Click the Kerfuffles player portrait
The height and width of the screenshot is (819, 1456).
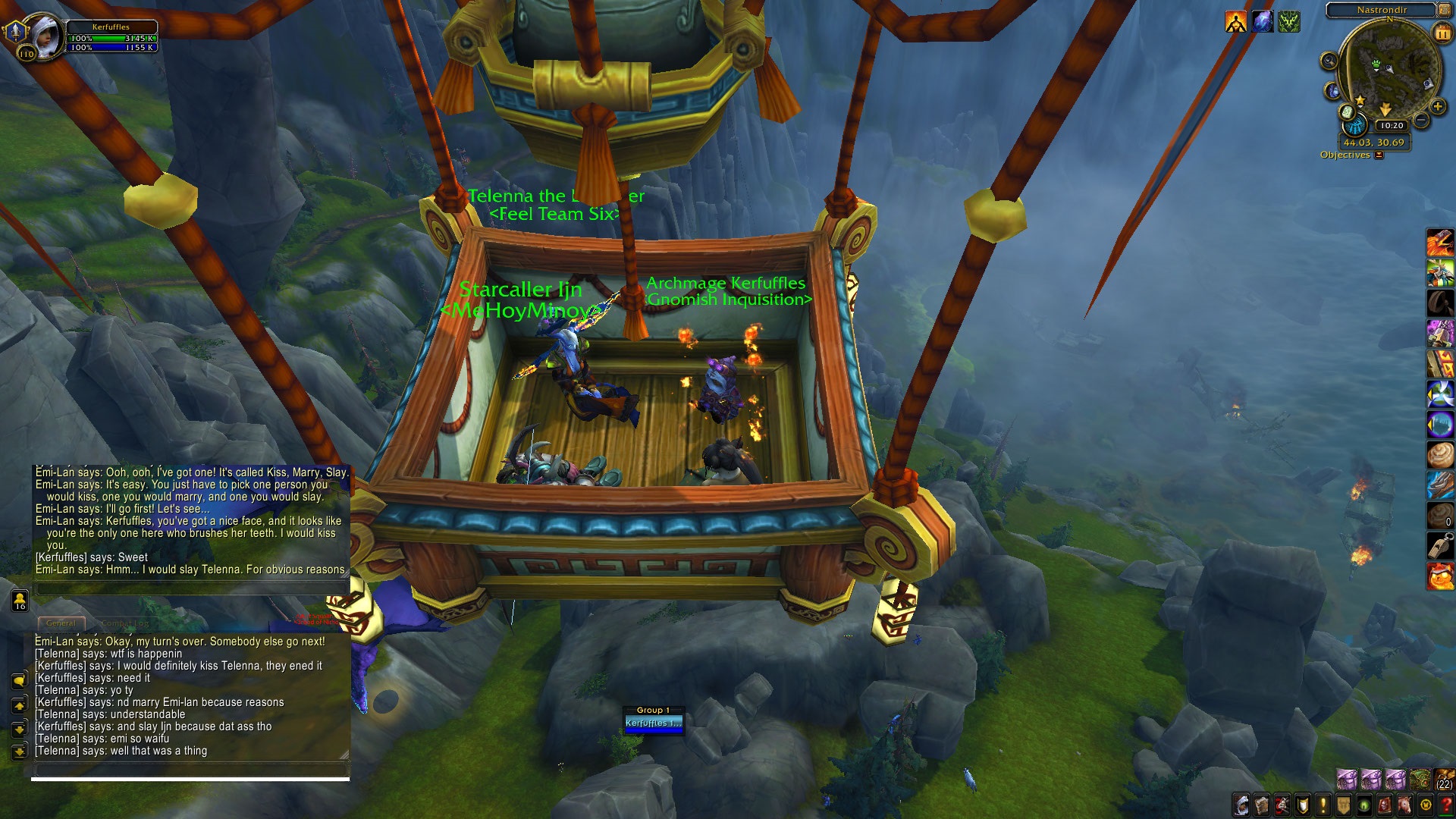pyautogui.click(x=43, y=36)
